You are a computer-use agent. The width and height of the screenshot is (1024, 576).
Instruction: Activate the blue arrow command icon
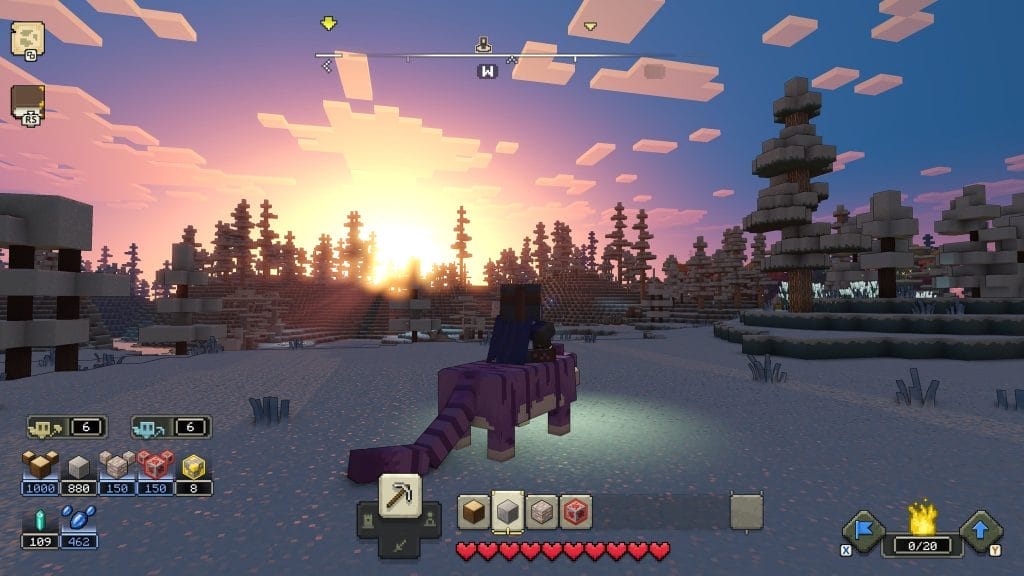980,531
